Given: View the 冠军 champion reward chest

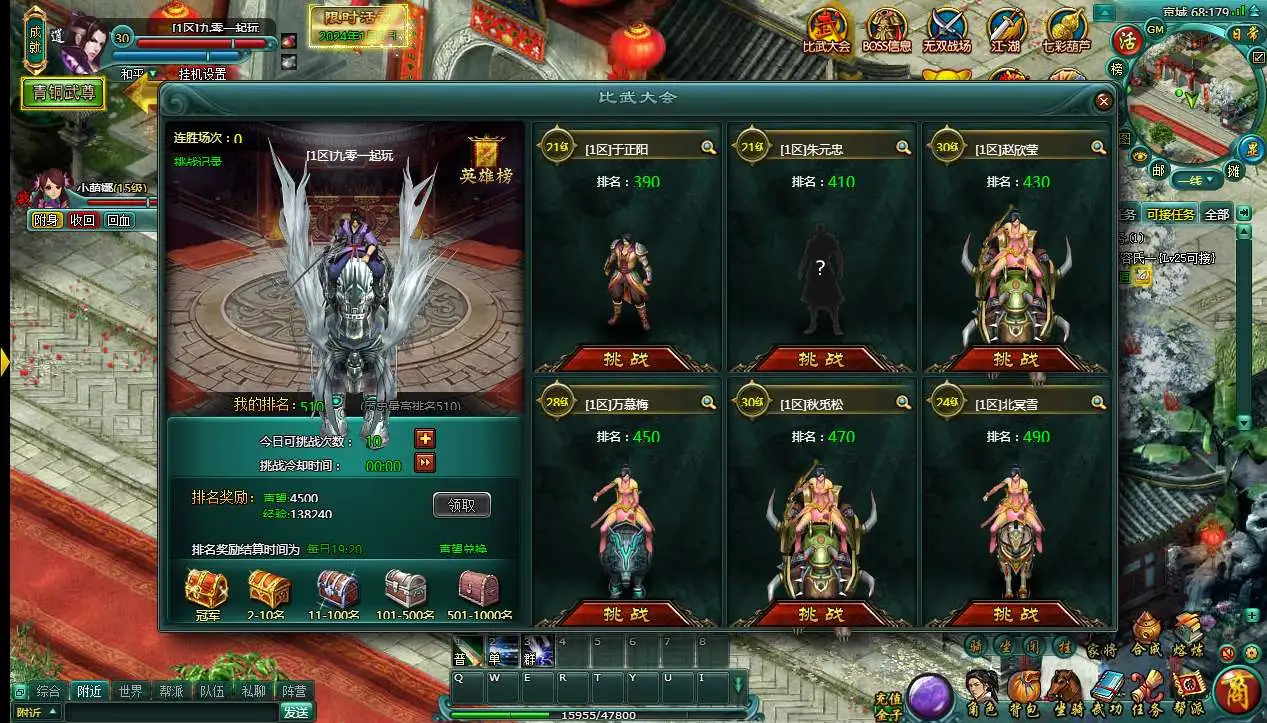Looking at the screenshot, I should tap(206, 590).
